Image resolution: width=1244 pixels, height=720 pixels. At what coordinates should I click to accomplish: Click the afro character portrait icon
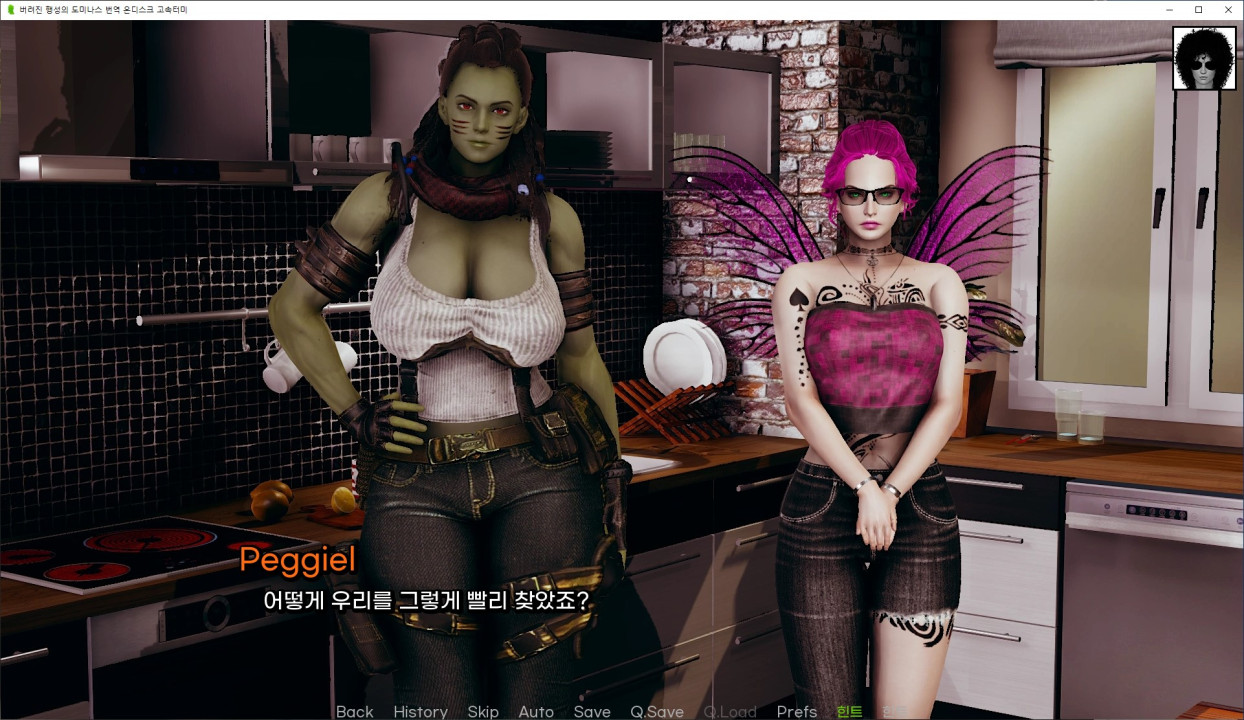[x=1204, y=59]
